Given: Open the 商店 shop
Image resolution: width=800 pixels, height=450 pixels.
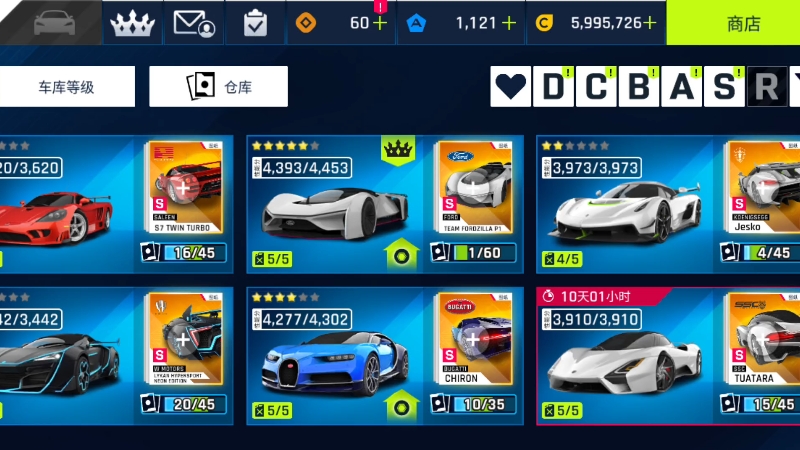Looking at the screenshot, I should [x=733, y=22].
